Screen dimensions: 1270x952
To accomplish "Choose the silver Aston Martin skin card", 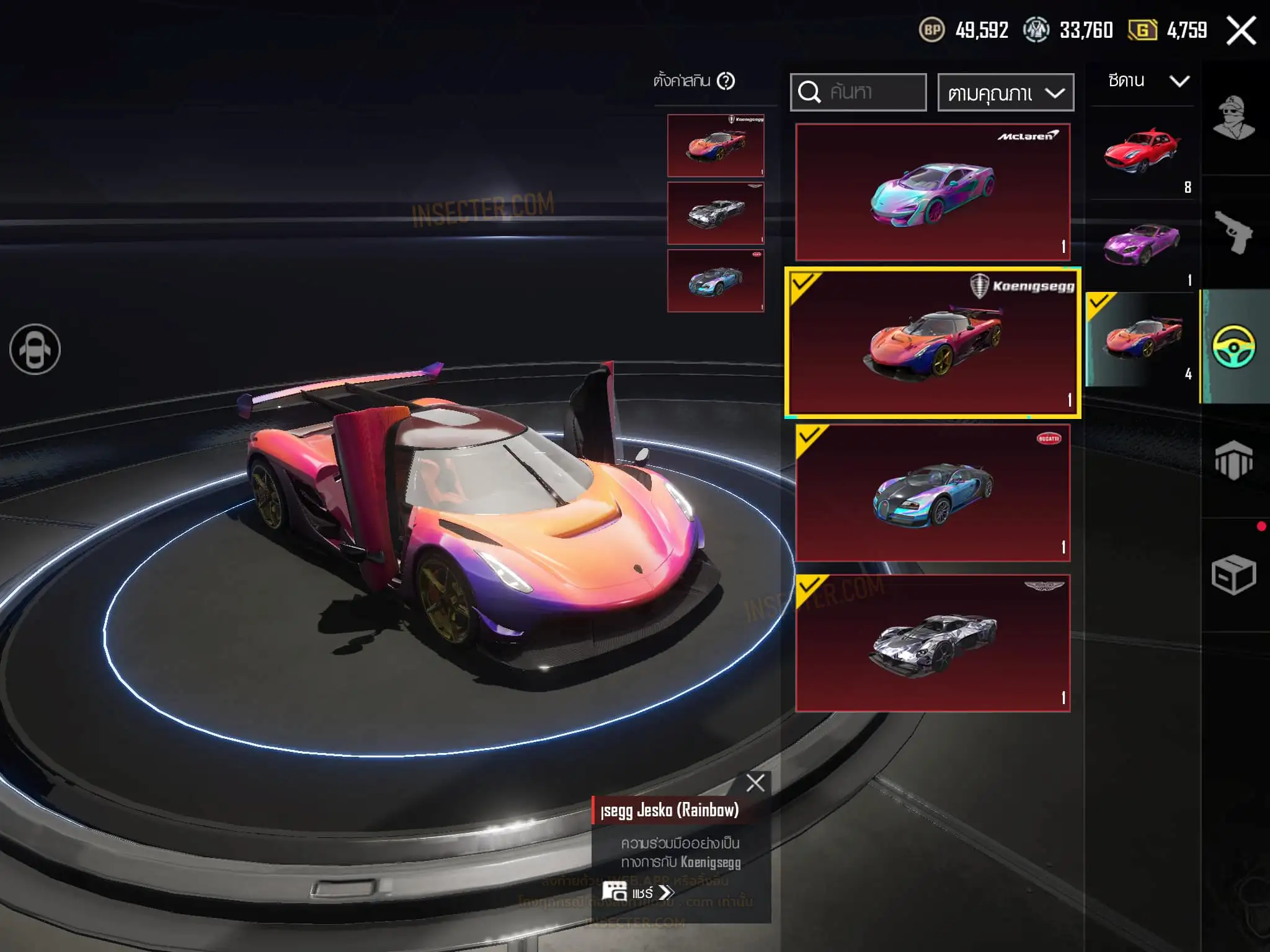I will tap(933, 643).
